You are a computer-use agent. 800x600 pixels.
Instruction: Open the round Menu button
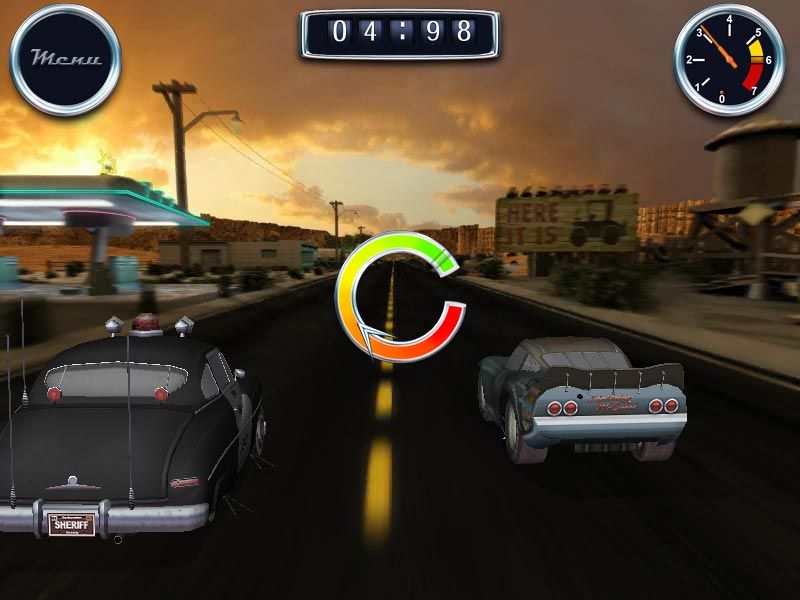point(65,59)
